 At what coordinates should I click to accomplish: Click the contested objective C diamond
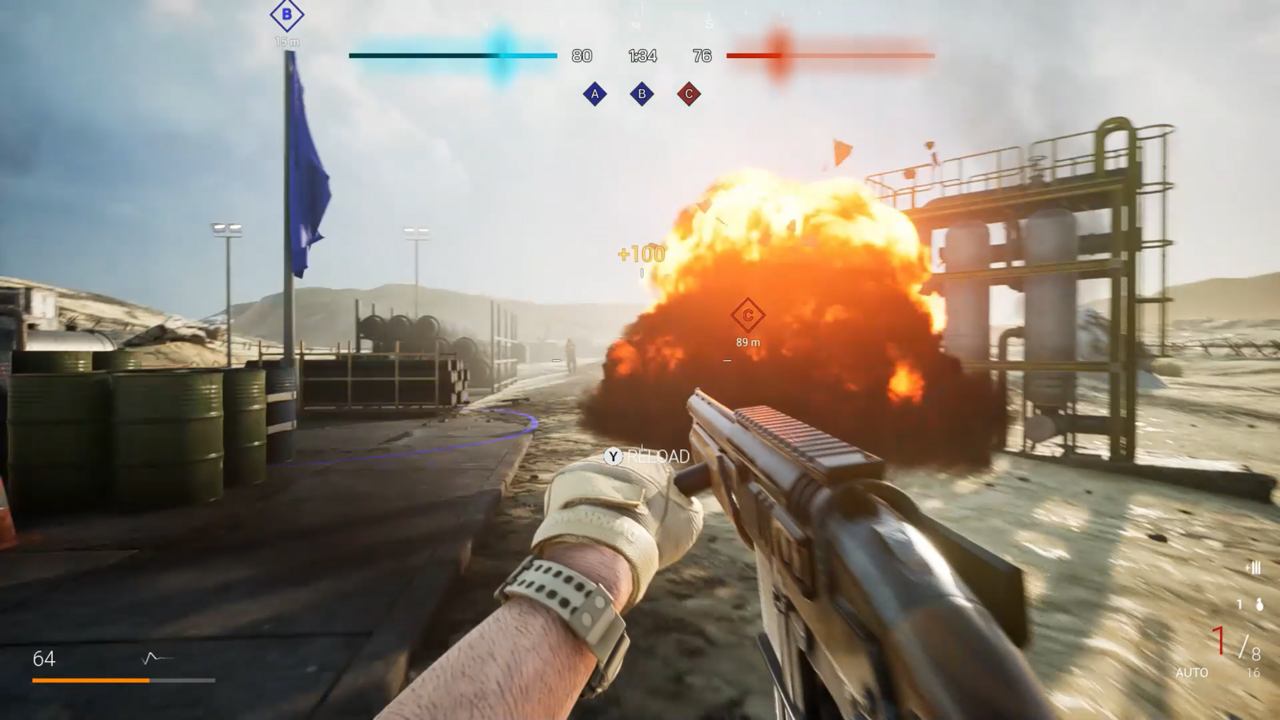[688, 94]
